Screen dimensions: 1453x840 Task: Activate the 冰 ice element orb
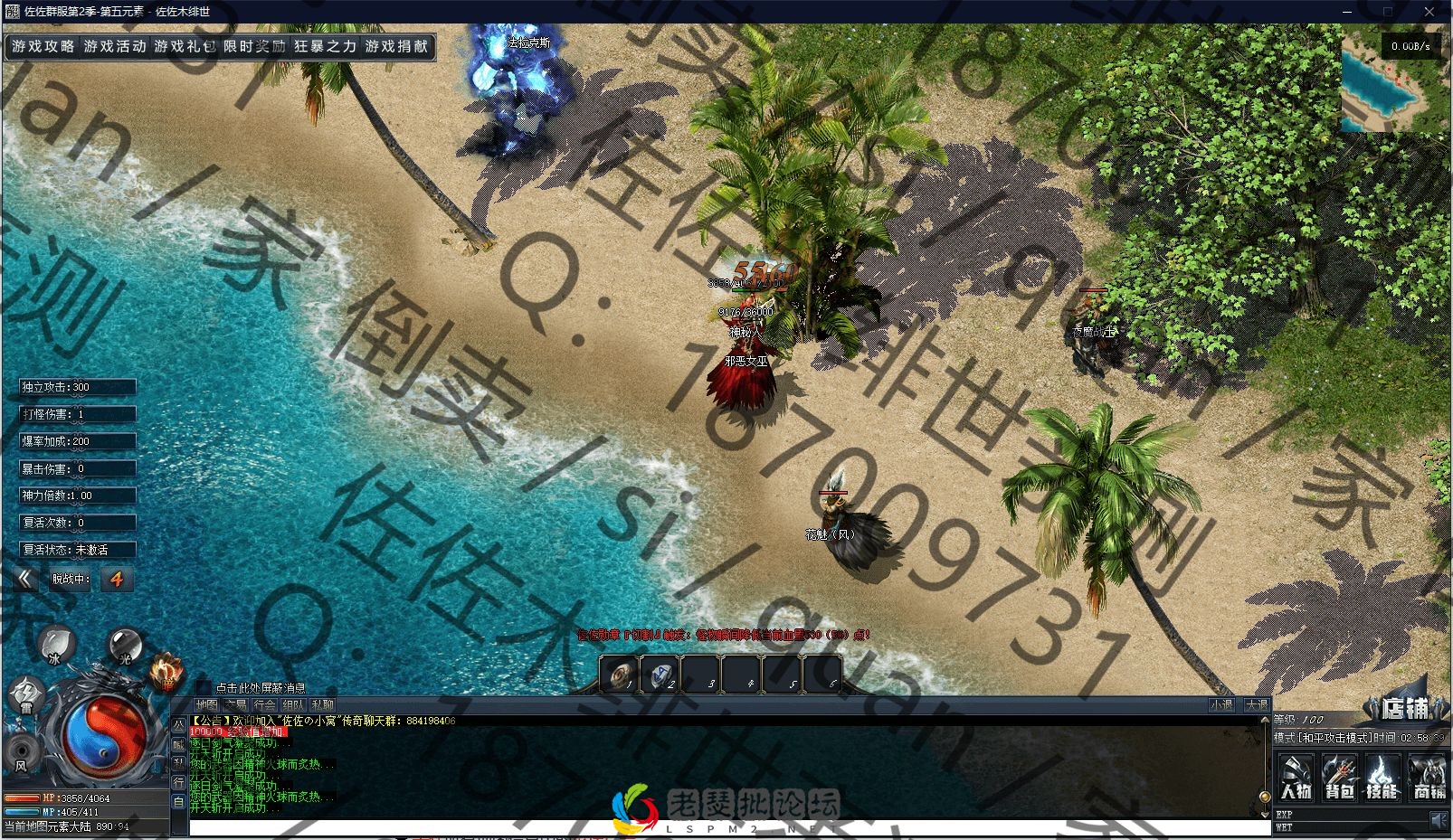56,645
